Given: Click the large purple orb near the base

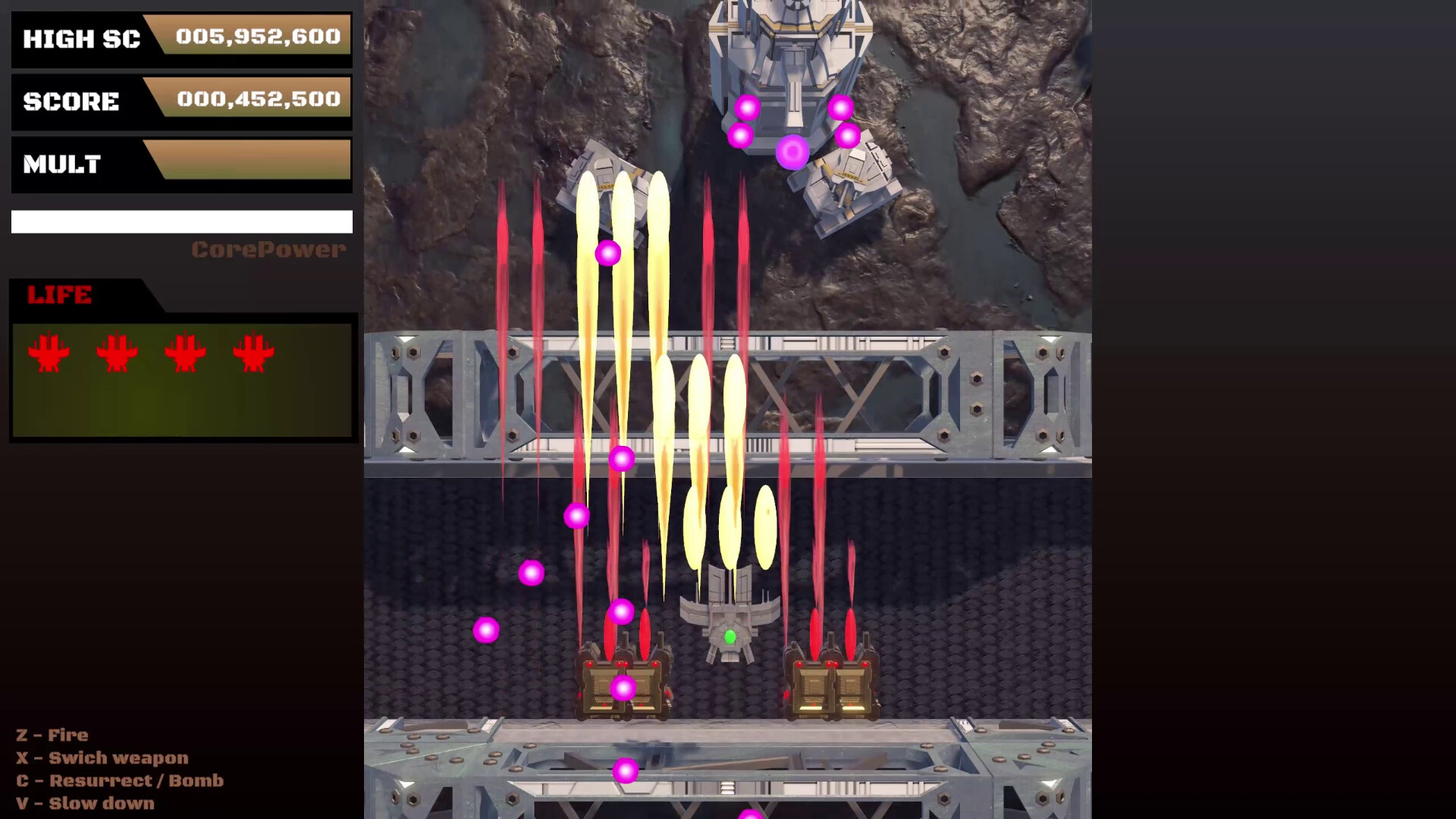Looking at the screenshot, I should pos(792,153).
